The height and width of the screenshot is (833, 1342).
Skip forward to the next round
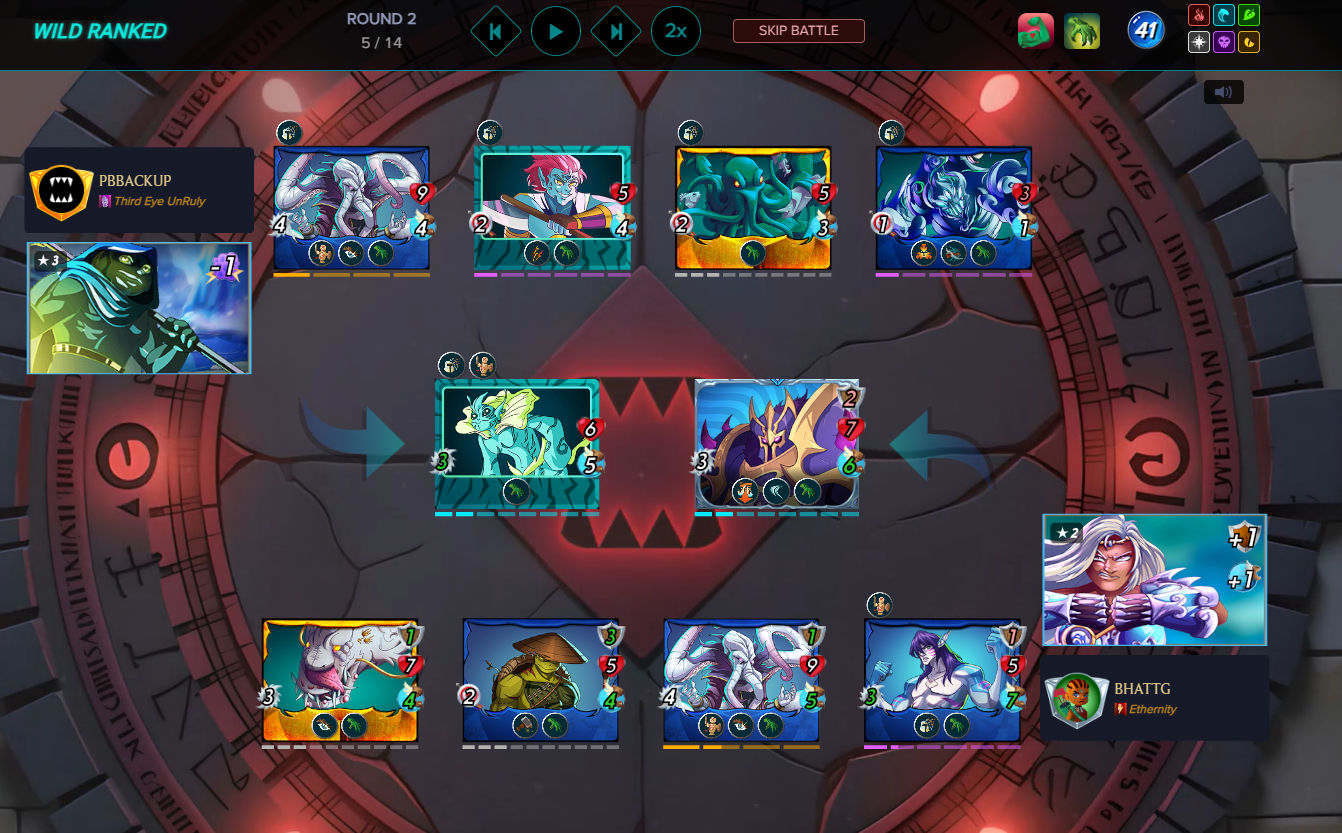(x=616, y=32)
